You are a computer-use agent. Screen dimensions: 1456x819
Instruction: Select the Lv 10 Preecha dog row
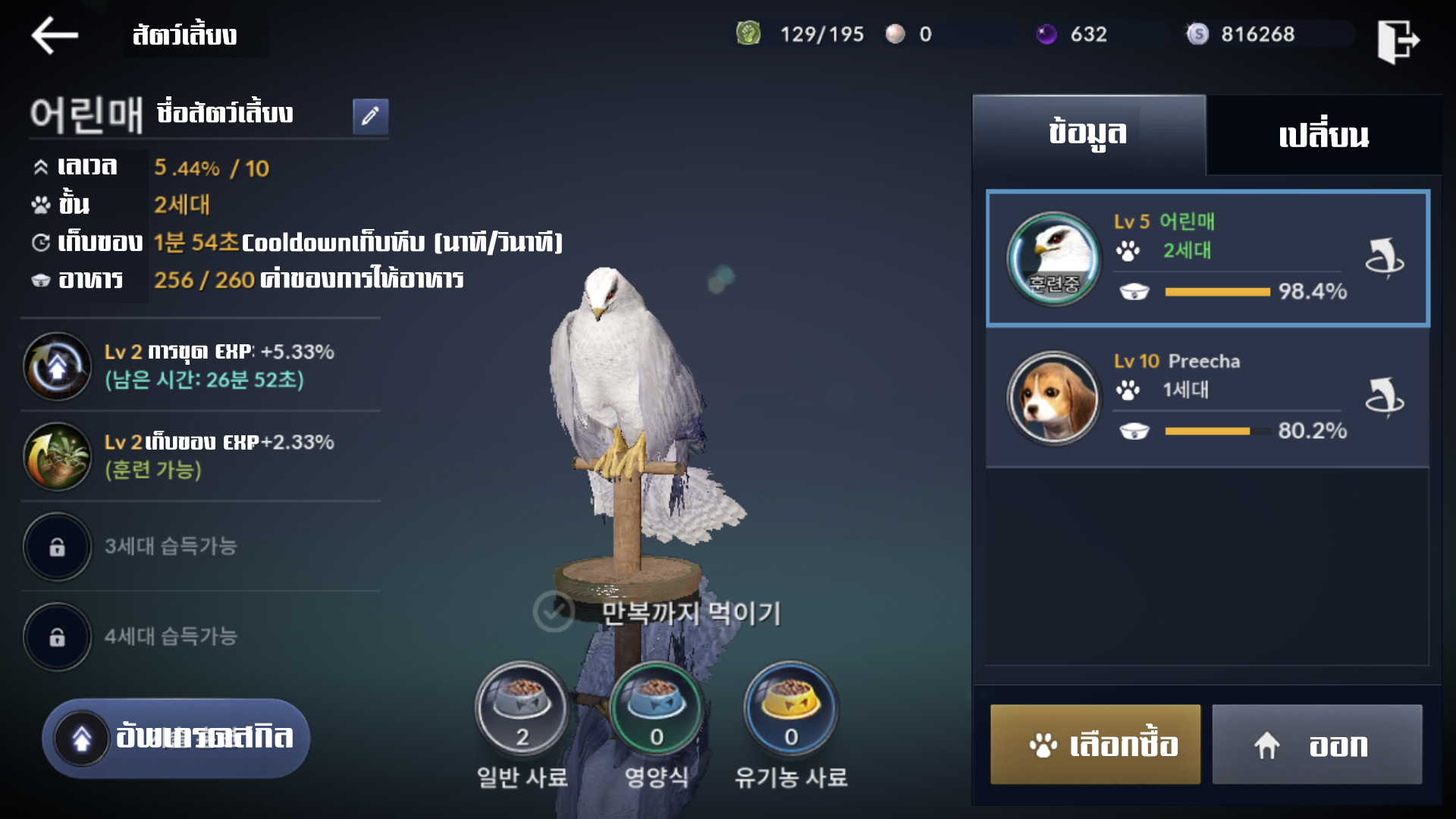click(1207, 397)
